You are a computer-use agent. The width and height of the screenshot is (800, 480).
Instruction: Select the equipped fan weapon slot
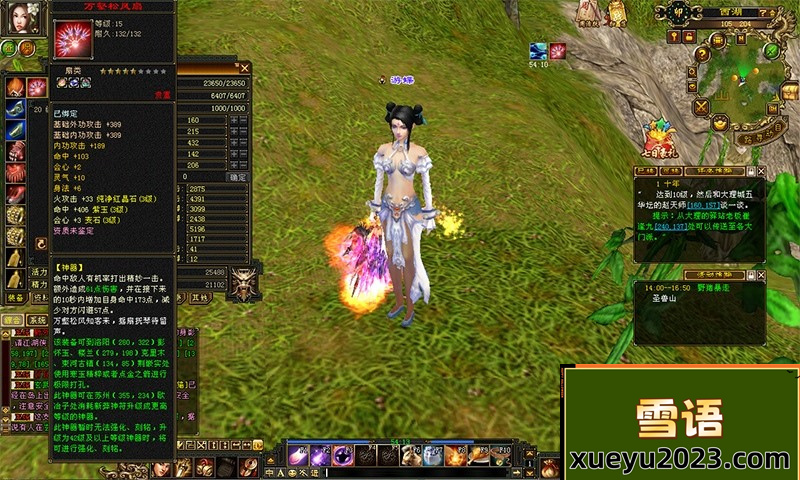(x=36, y=87)
